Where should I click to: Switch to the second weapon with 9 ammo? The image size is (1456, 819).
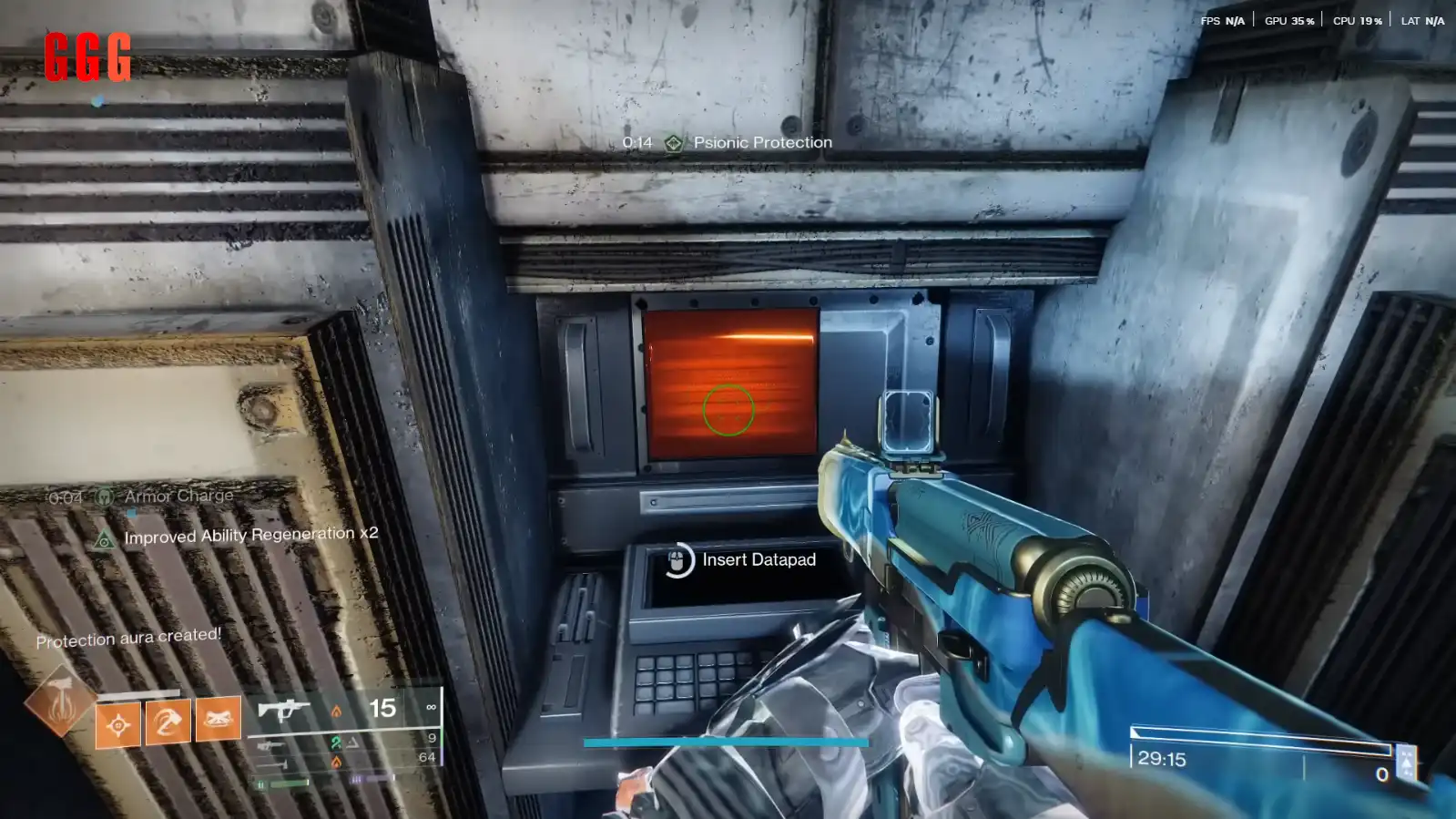(x=270, y=746)
